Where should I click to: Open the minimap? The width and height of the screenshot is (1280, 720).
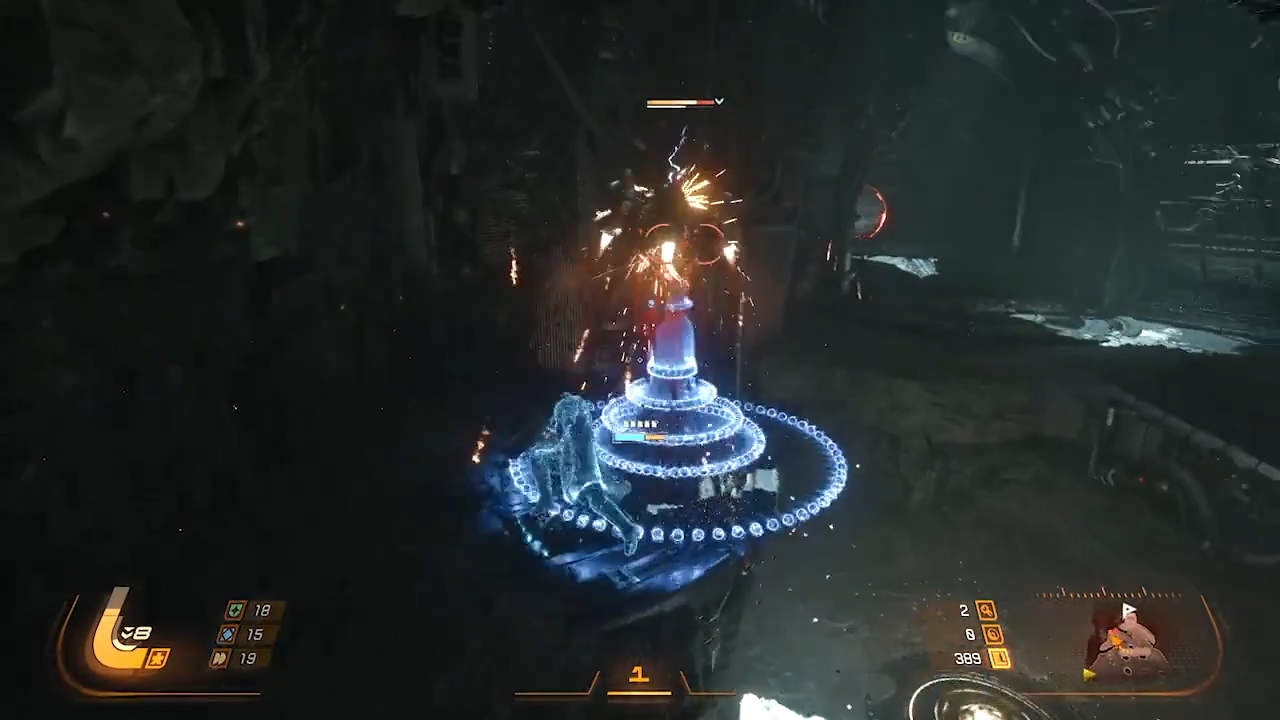1128,640
